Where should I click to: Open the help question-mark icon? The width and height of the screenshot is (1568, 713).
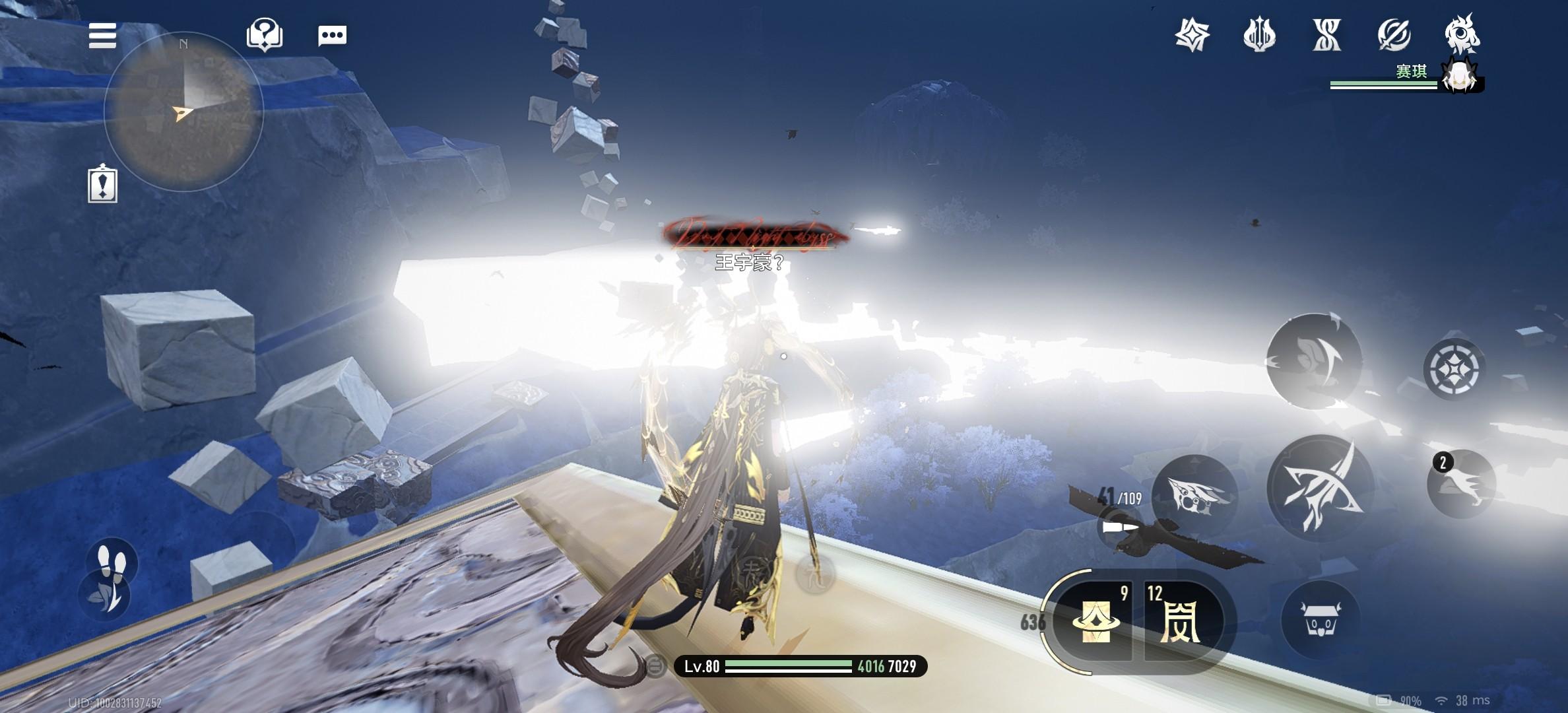click(x=265, y=34)
